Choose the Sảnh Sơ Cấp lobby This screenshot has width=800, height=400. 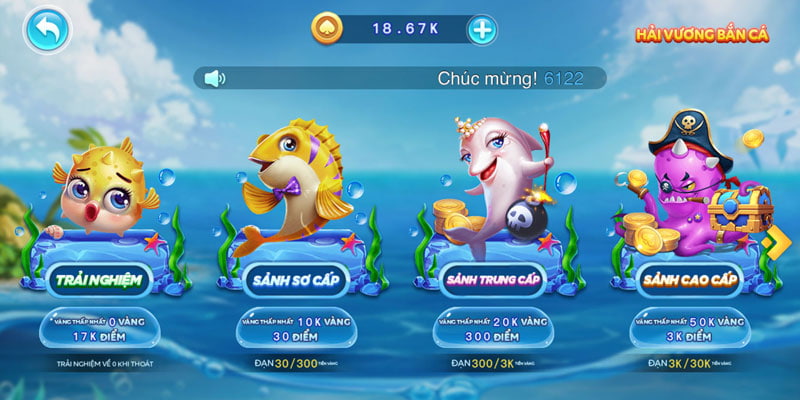(295, 281)
